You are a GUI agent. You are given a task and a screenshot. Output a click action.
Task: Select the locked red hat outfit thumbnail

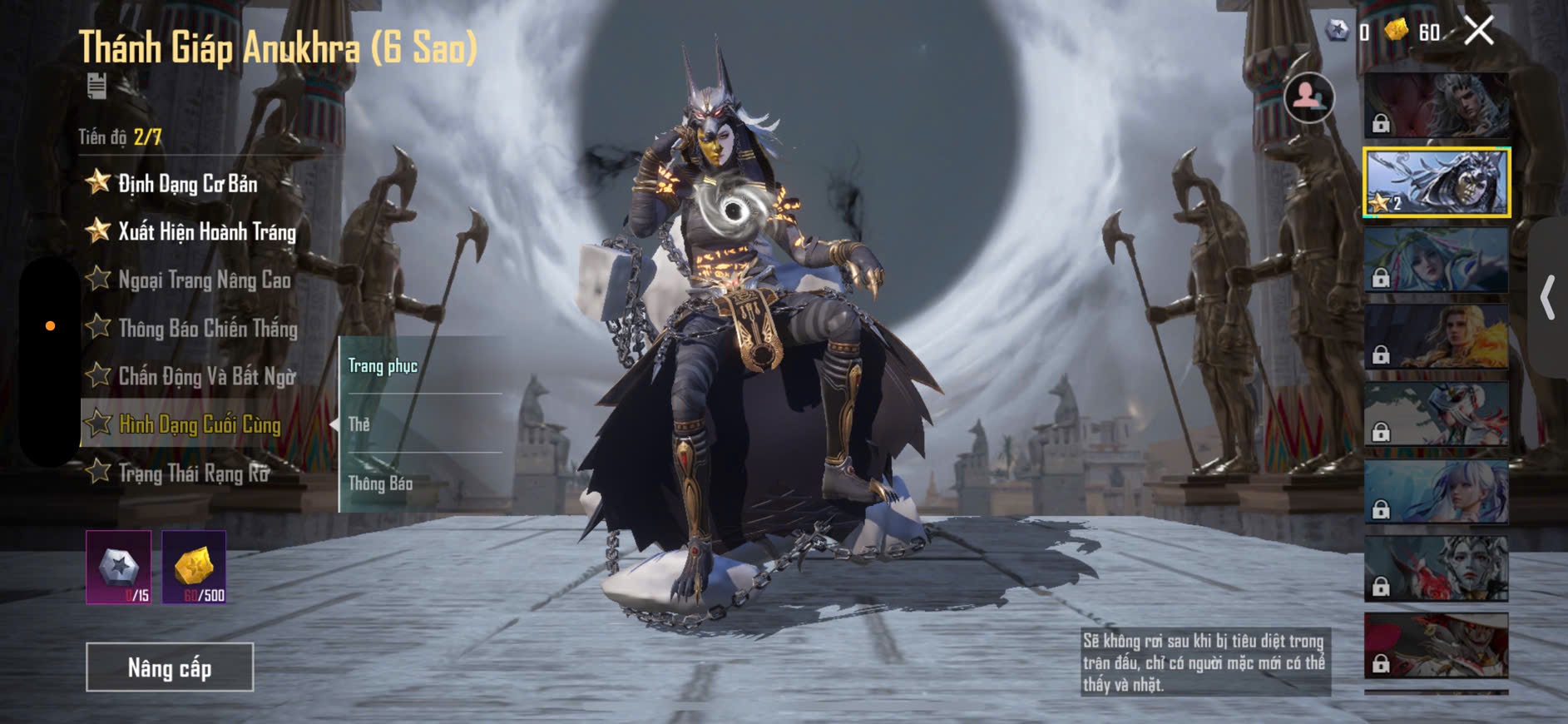point(1437,645)
